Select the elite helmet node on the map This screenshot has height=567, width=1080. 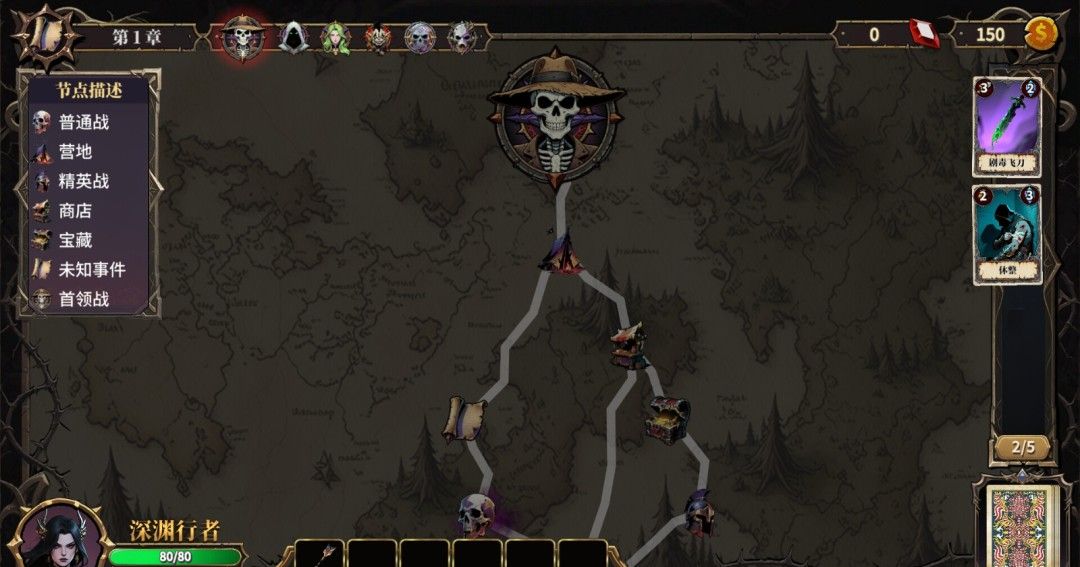(x=699, y=511)
